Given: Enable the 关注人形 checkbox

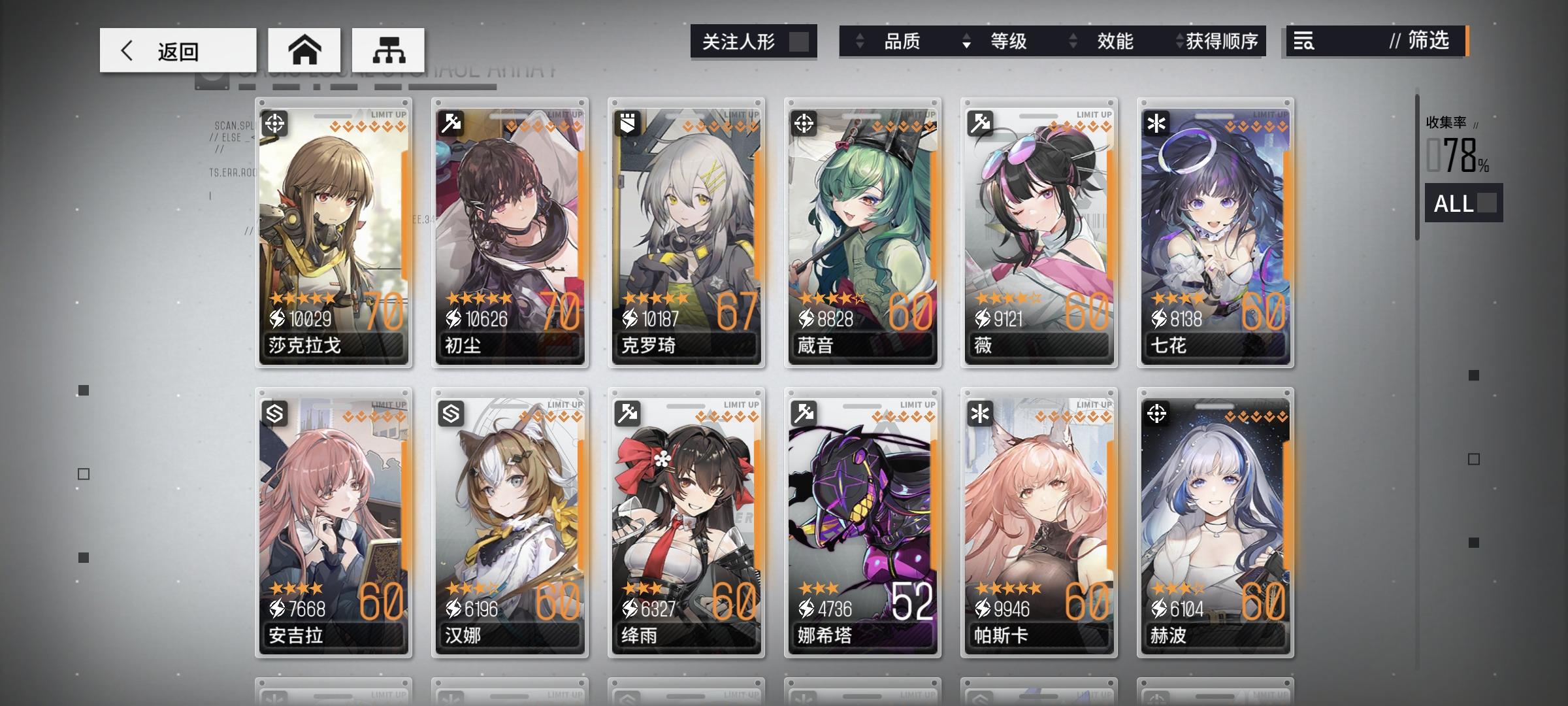Looking at the screenshot, I should (x=800, y=41).
